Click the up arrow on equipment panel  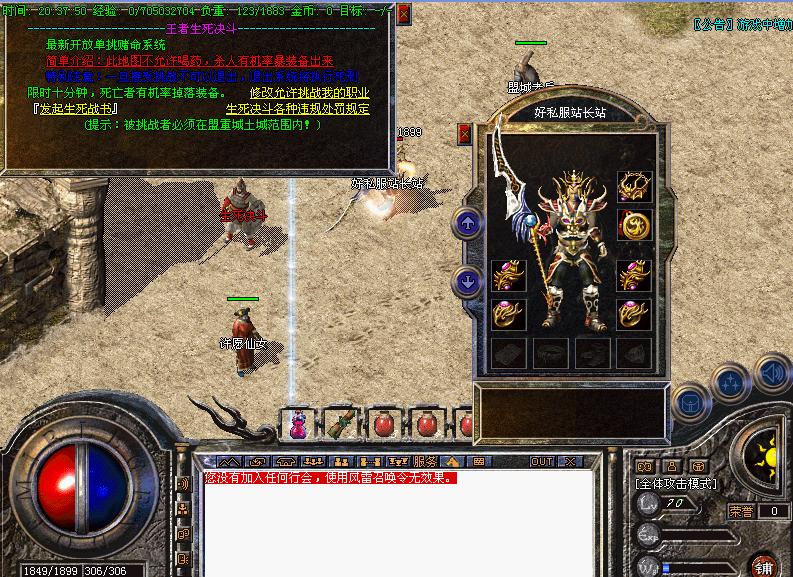tap(467, 222)
